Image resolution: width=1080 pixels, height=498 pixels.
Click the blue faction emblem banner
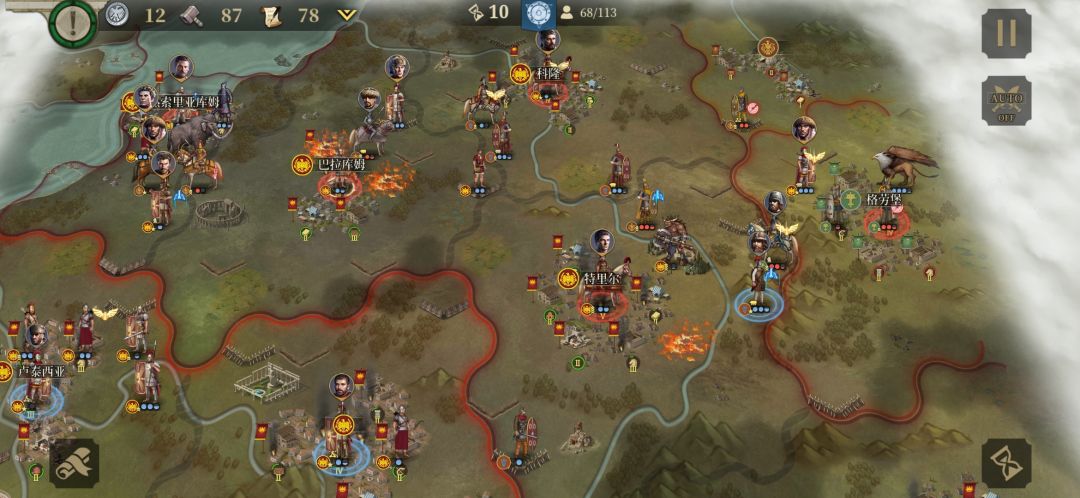point(540,14)
